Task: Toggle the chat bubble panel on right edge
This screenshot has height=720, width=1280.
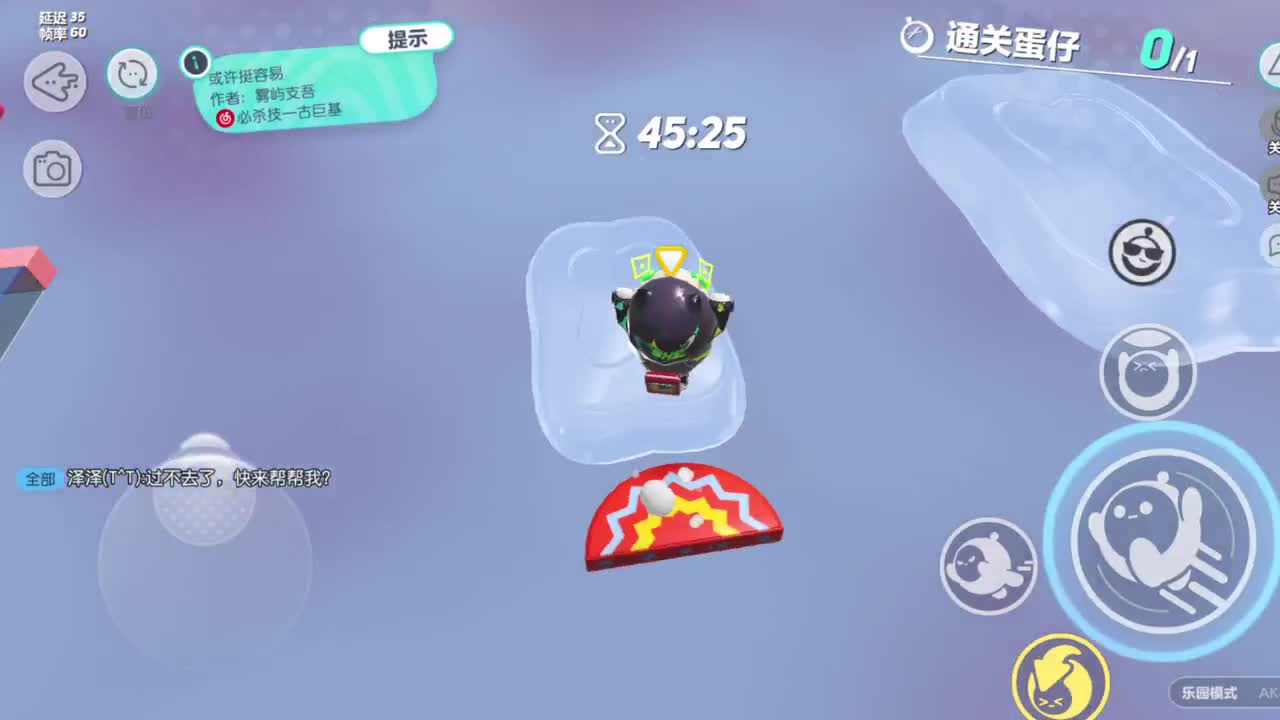Action: [x=1271, y=245]
